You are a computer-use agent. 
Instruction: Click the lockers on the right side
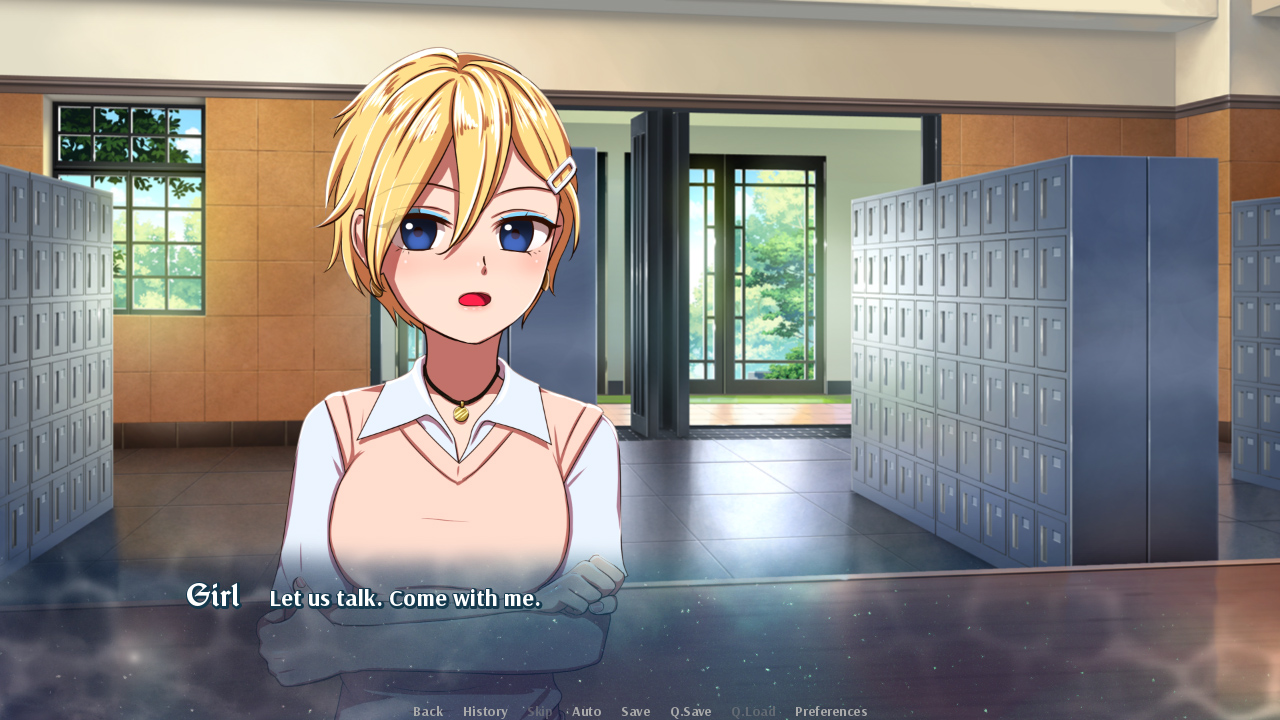[x=1000, y=350]
